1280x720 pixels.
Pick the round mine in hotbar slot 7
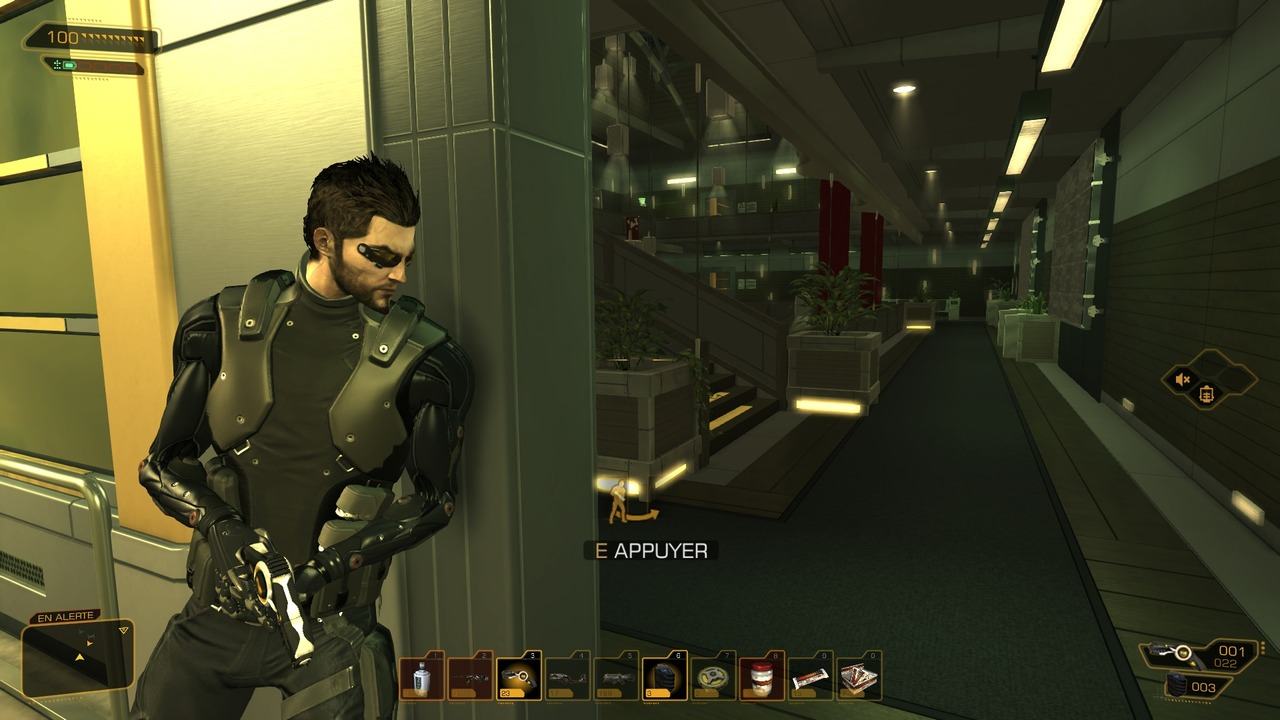pyautogui.click(x=713, y=678)
